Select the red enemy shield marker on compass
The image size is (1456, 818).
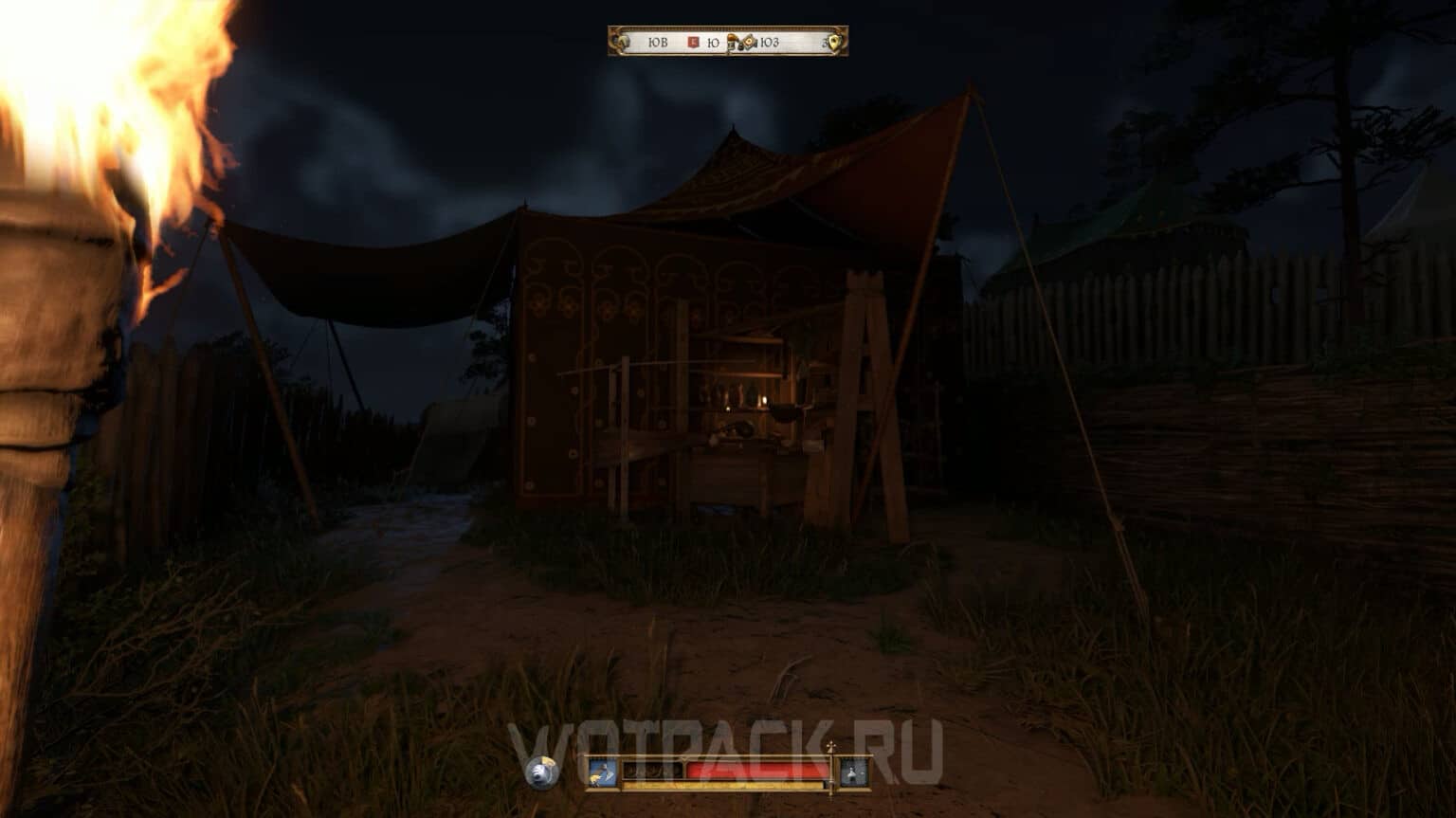pos(693,42)
